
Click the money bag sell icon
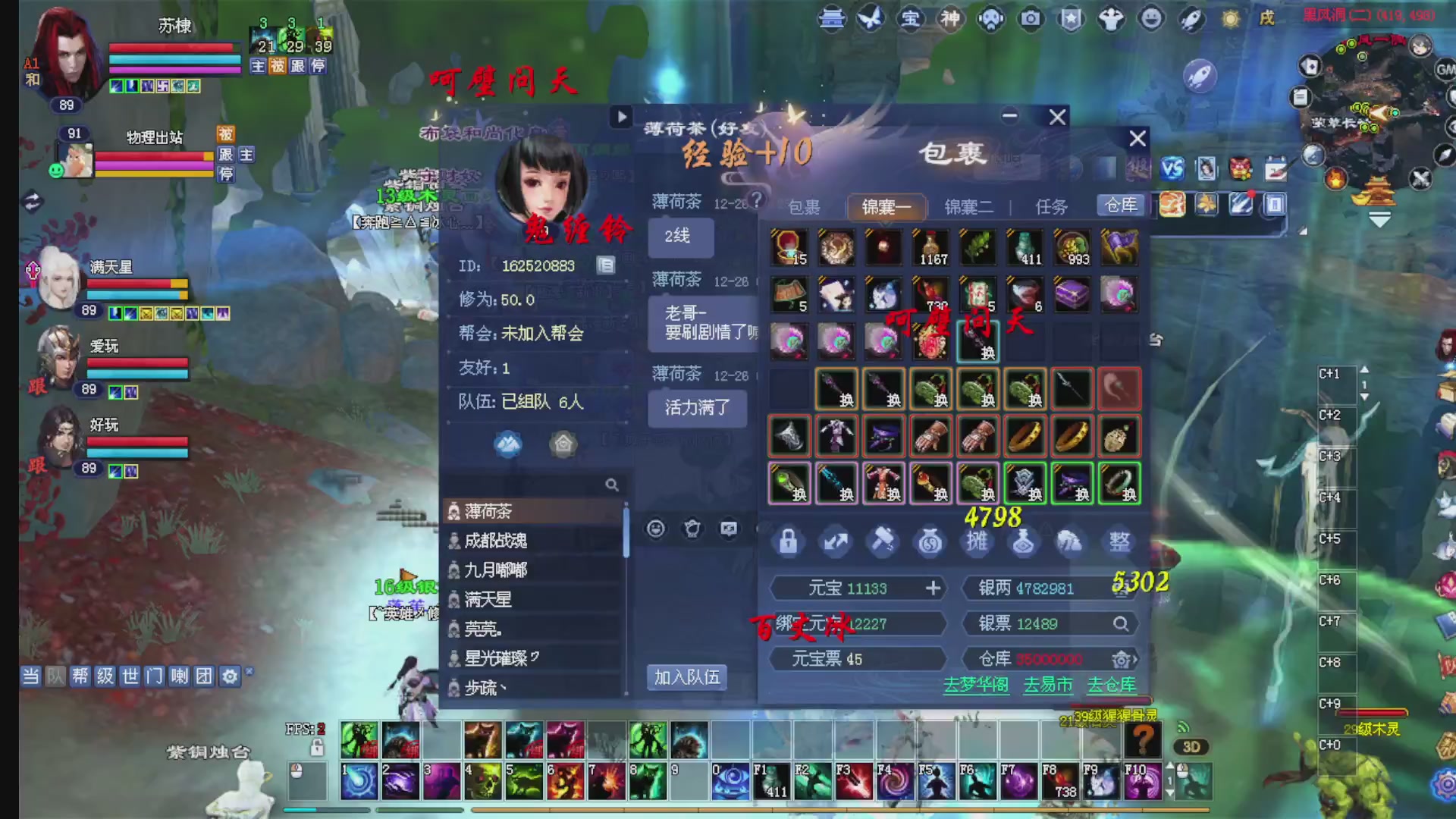click(x=930, y=541)
